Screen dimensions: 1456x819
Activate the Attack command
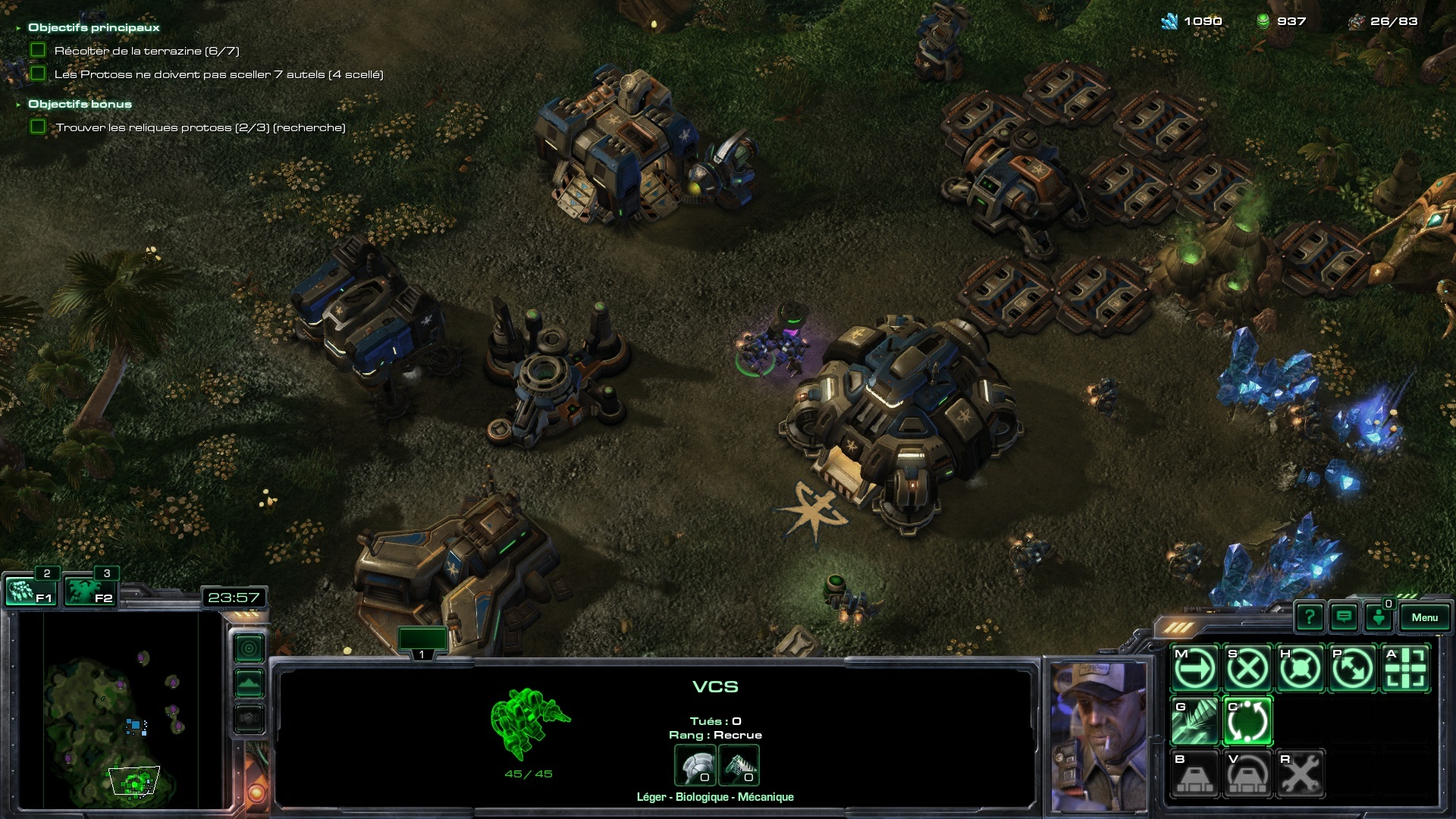[x=1405, y=669]
